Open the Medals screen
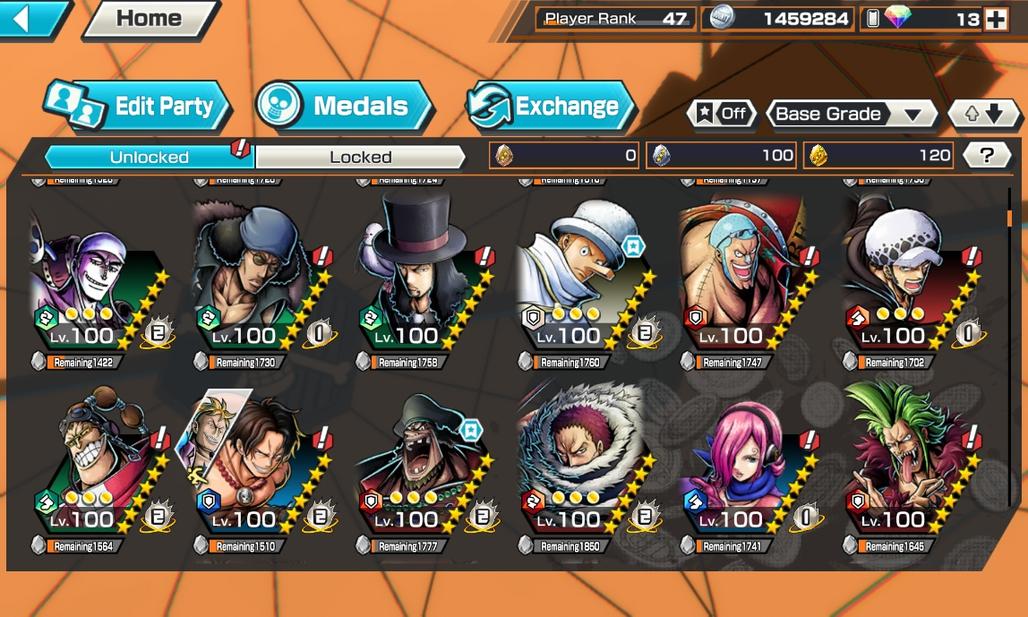The width and height of the screenshot is (1028, 617). [x=343, y=106]
